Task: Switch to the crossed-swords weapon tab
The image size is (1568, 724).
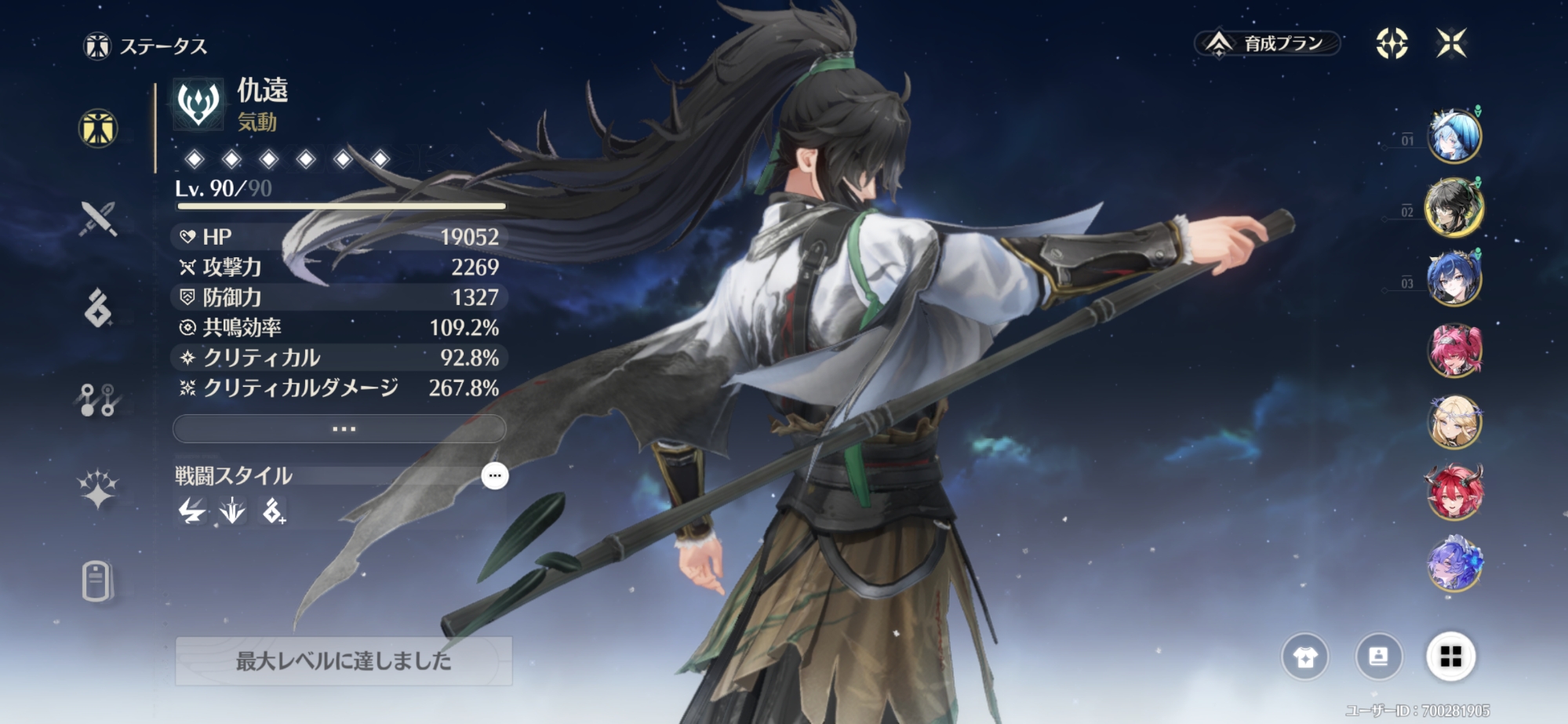Action: click(98, 218)
